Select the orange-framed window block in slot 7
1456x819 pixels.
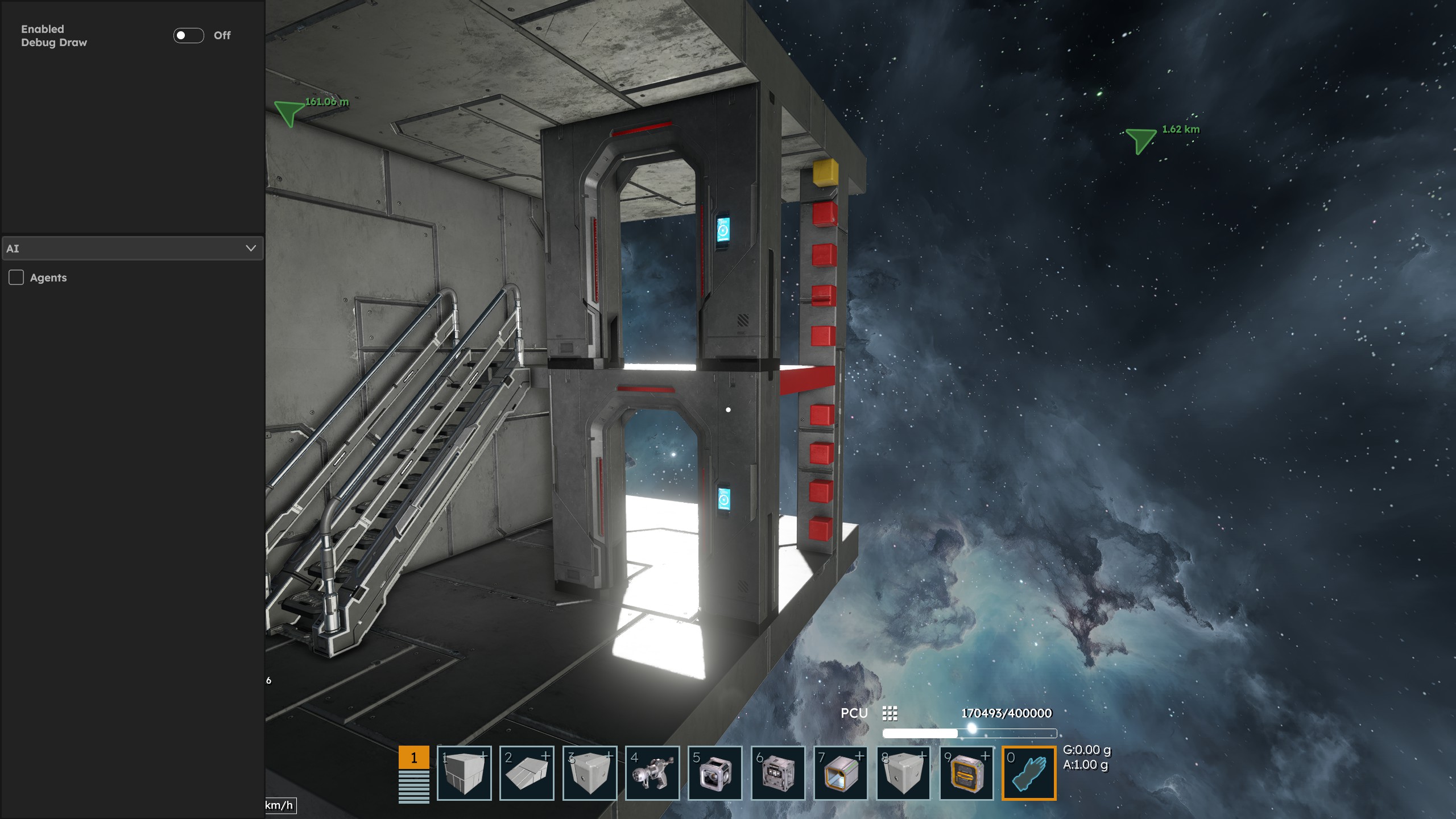pos(841,773)
